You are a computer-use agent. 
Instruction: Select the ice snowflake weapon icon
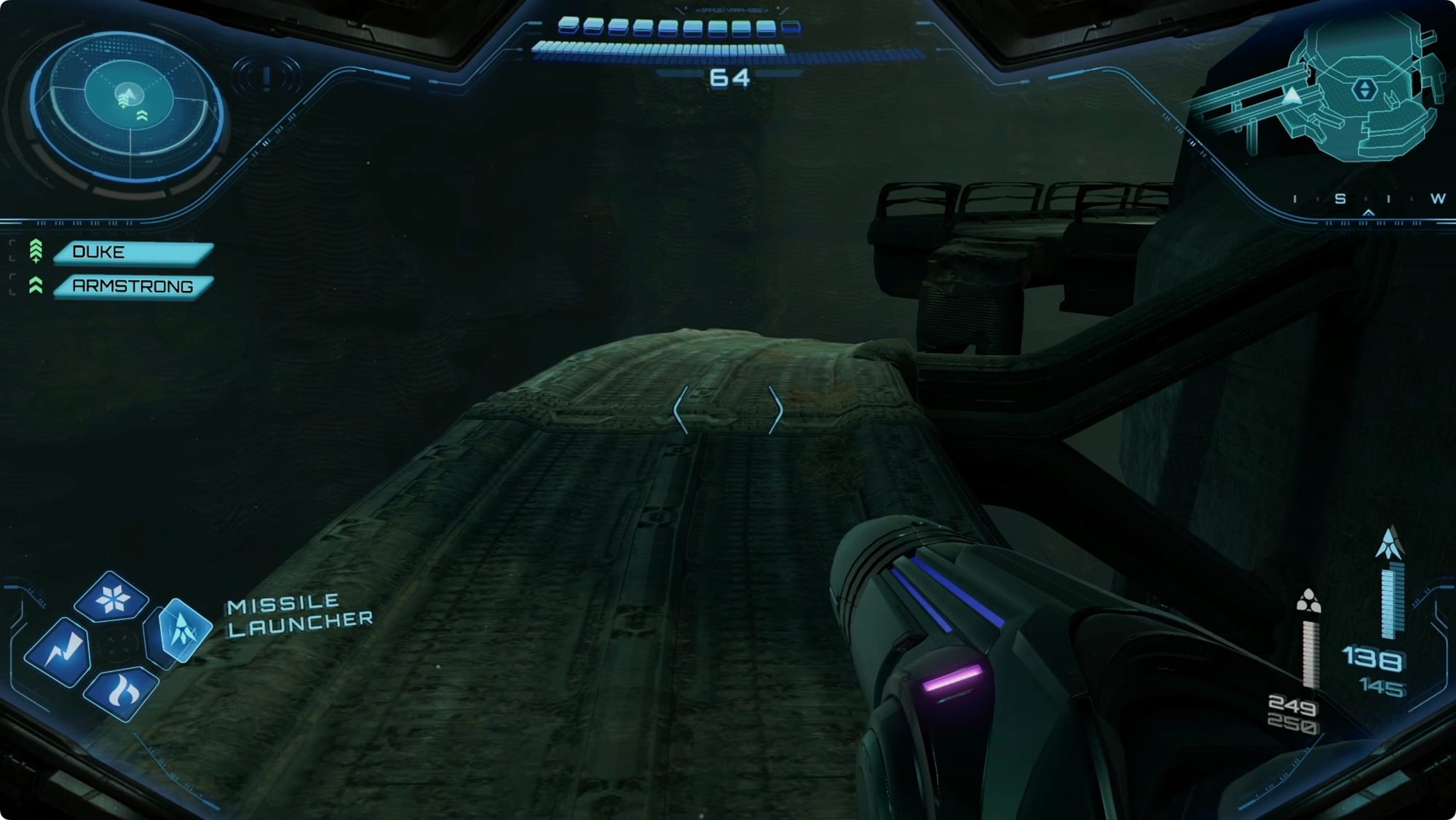112,598
